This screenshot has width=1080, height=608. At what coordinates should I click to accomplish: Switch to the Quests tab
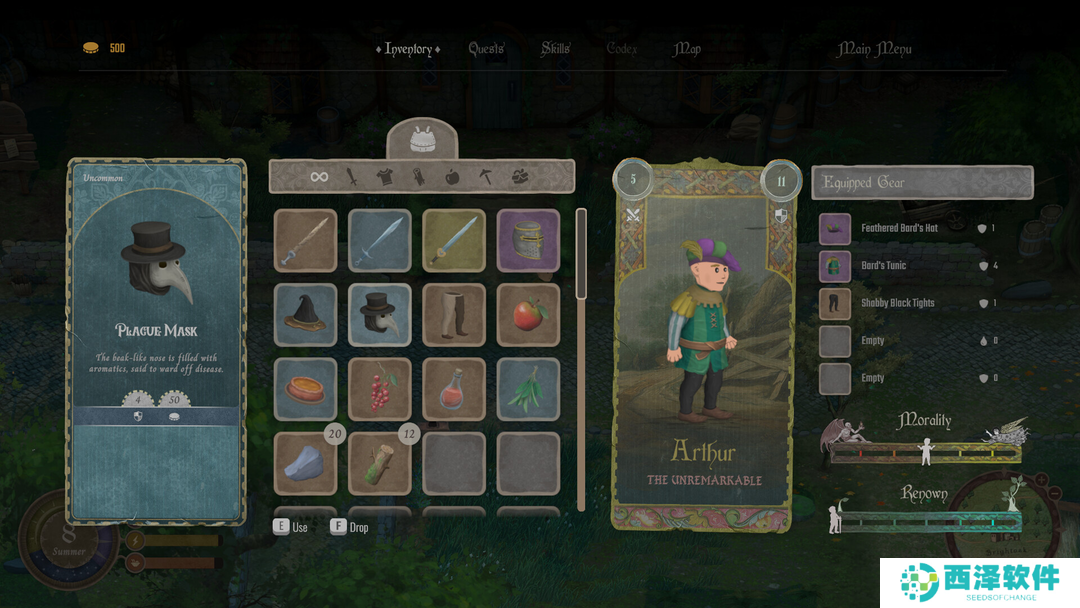point(486,49)
